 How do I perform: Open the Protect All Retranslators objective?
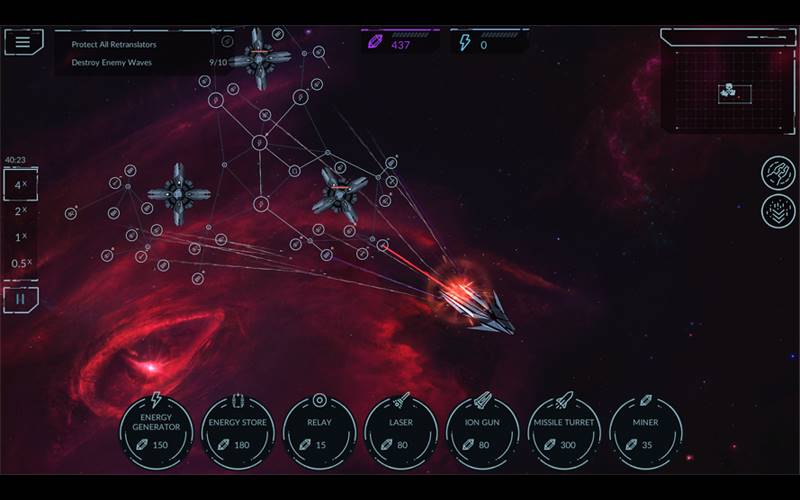click(x=113, y=44)
